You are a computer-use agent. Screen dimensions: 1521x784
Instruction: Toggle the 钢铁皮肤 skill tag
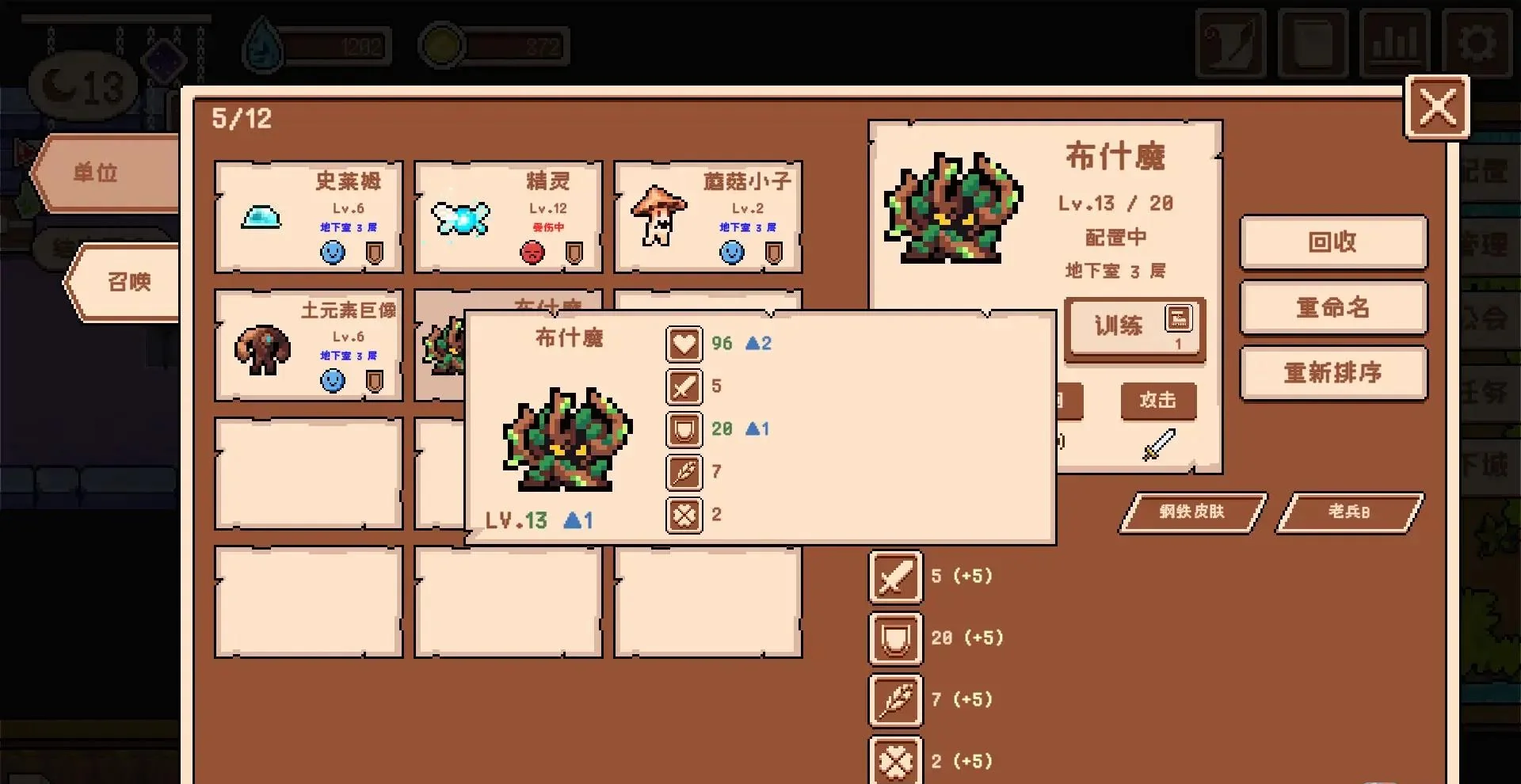(1192, 512)
